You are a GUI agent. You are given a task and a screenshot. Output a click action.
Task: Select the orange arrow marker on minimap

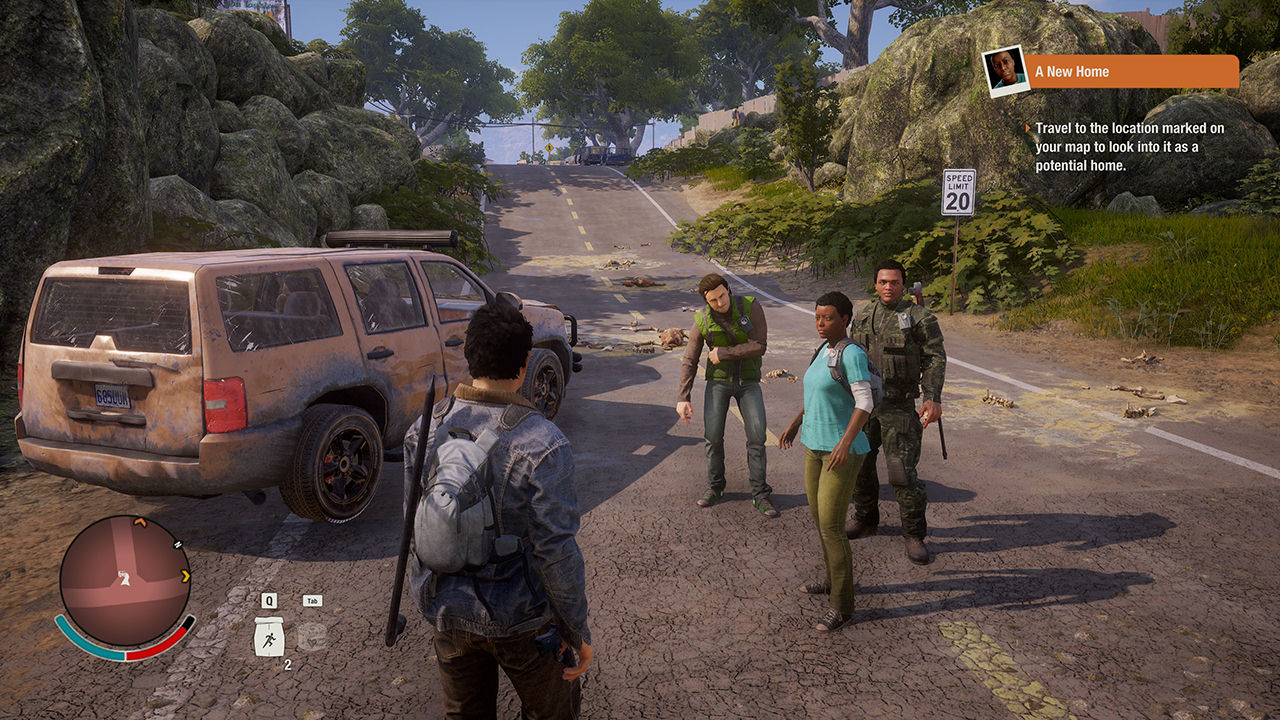[x=140, y=522]
